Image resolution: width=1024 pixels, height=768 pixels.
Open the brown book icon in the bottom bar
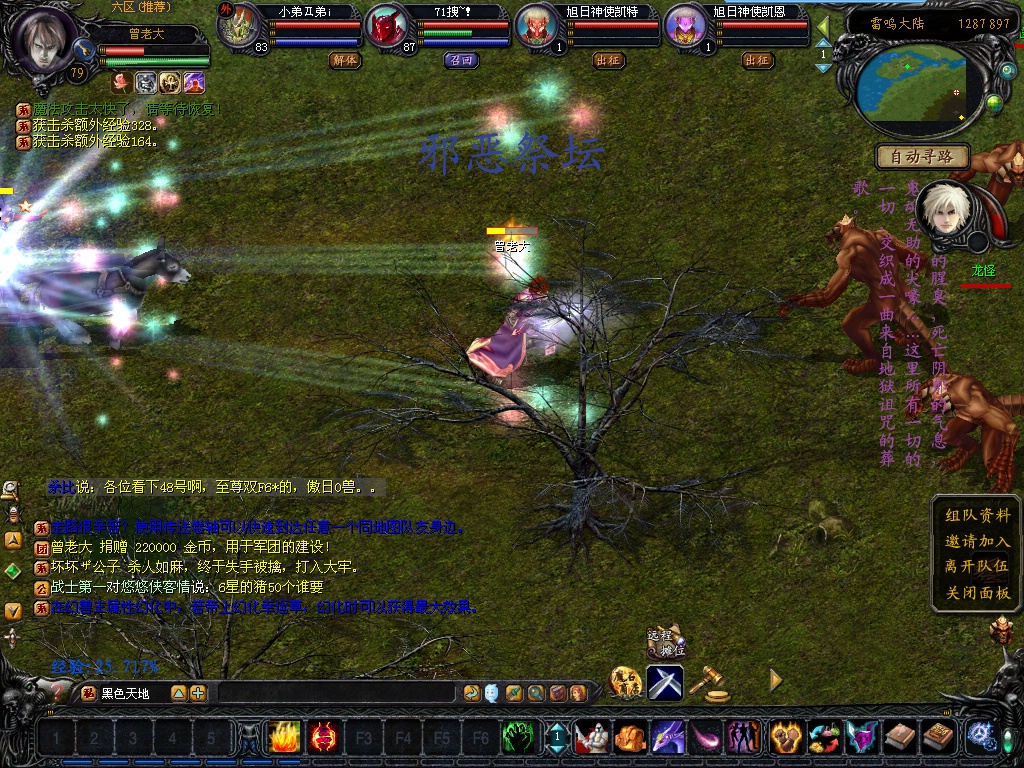tap(901, 738)
